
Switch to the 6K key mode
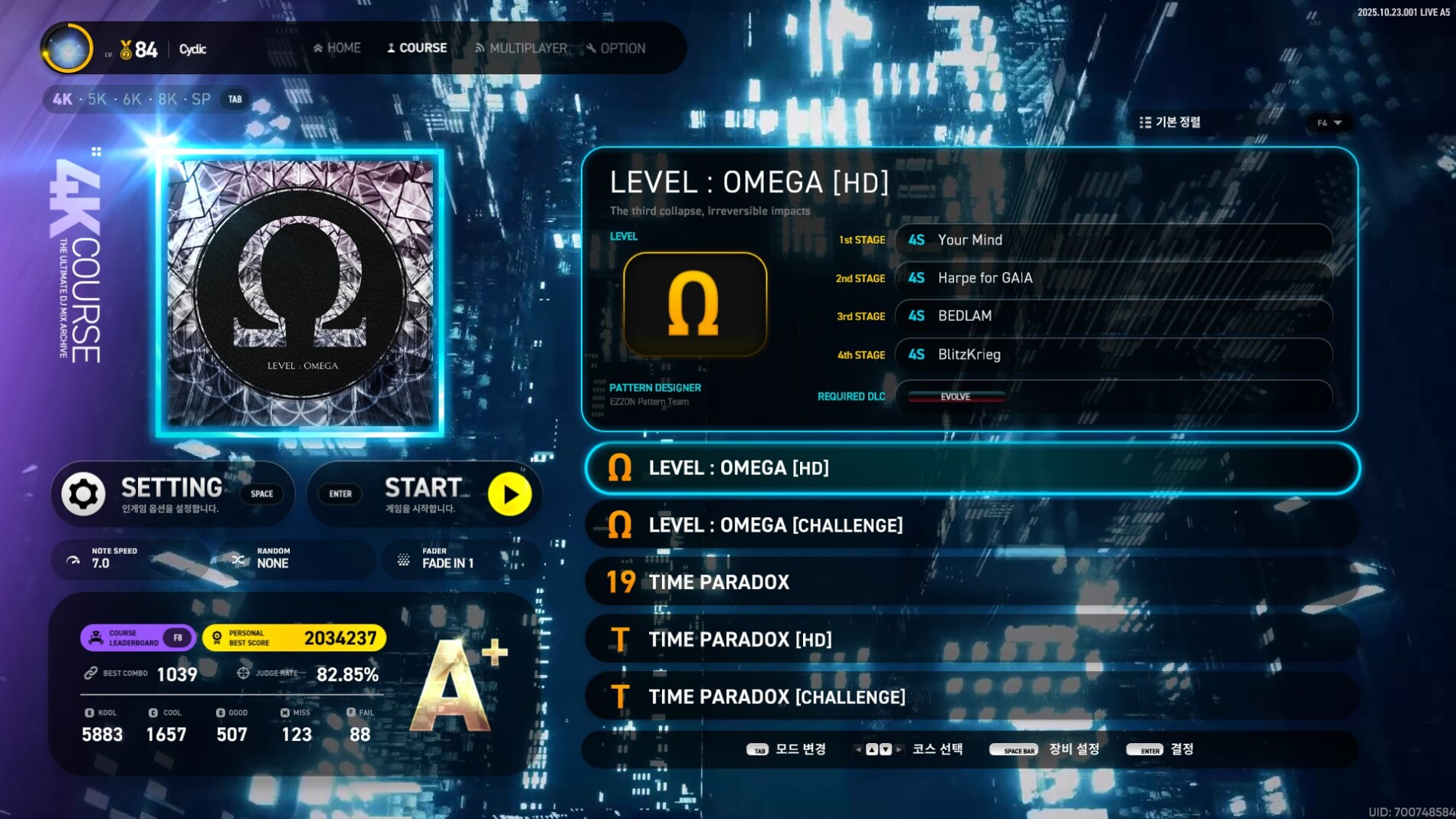(x=132, y=100)
